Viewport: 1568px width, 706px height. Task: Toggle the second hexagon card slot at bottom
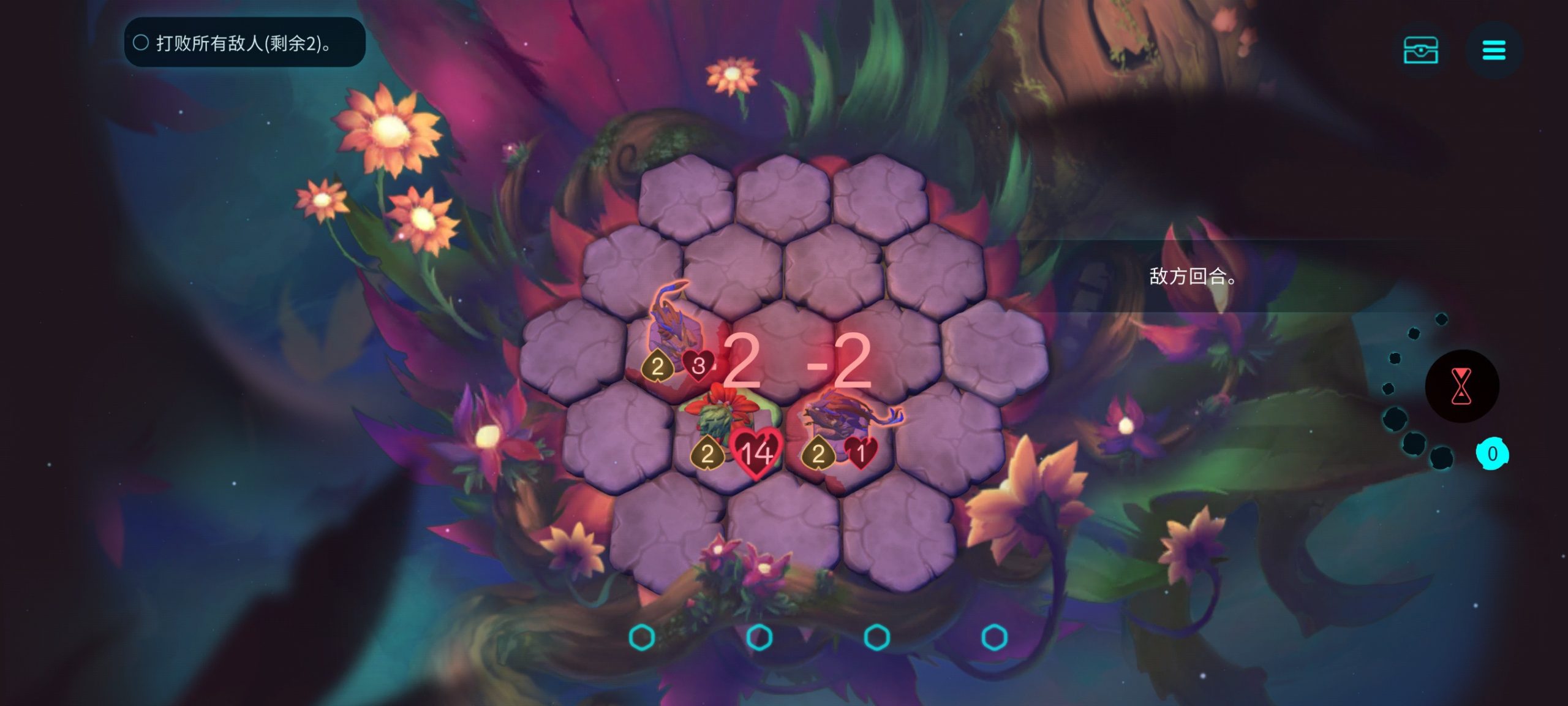tap(759, 637)
